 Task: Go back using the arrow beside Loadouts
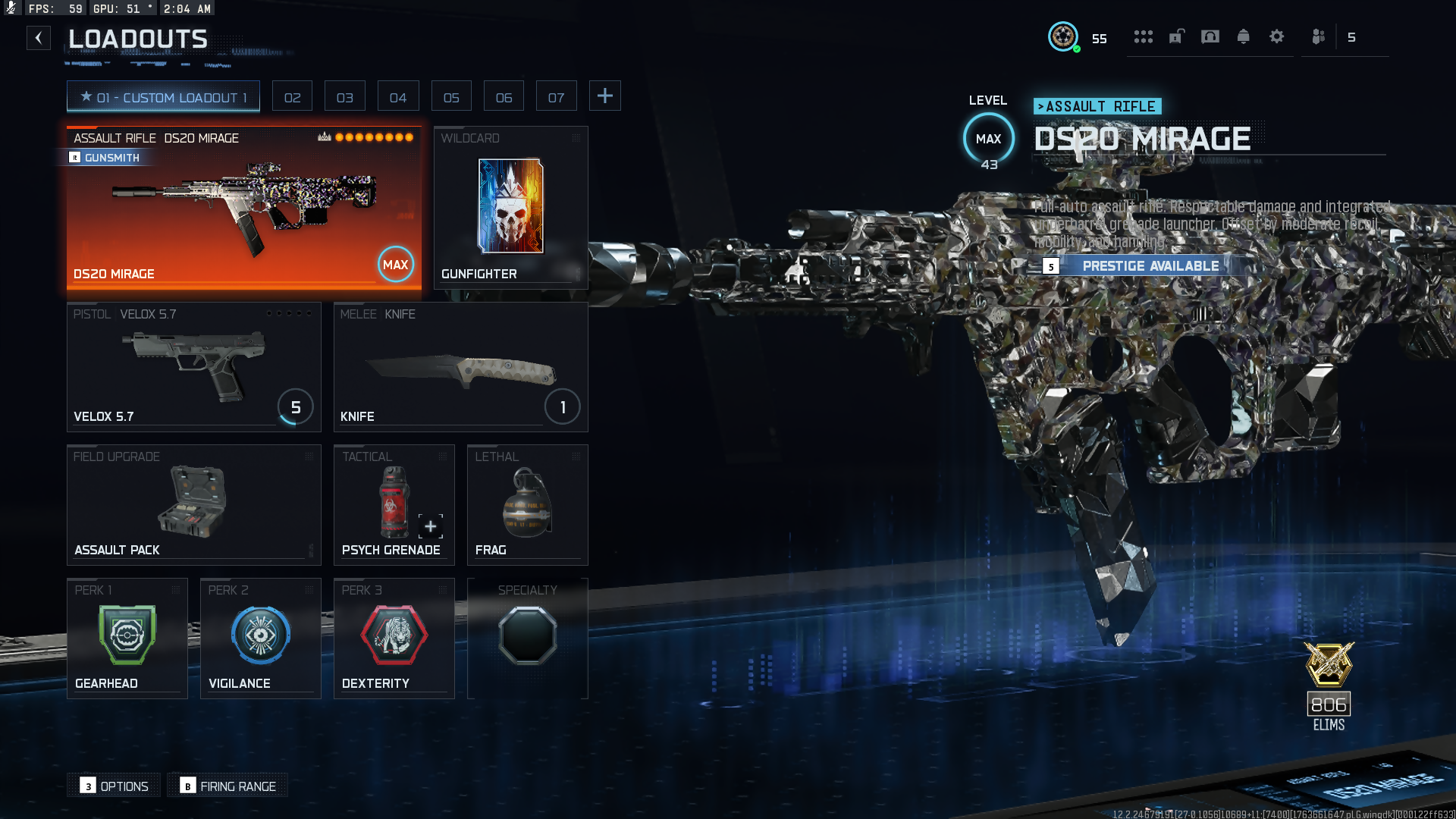pyautogui.click(x=39, y=38)
